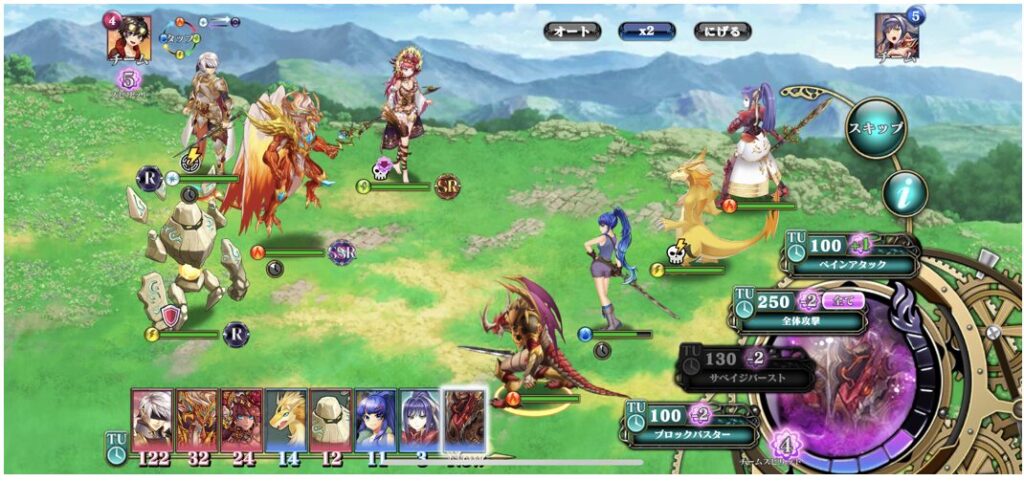Open the round info "i" button

(905, 194)
